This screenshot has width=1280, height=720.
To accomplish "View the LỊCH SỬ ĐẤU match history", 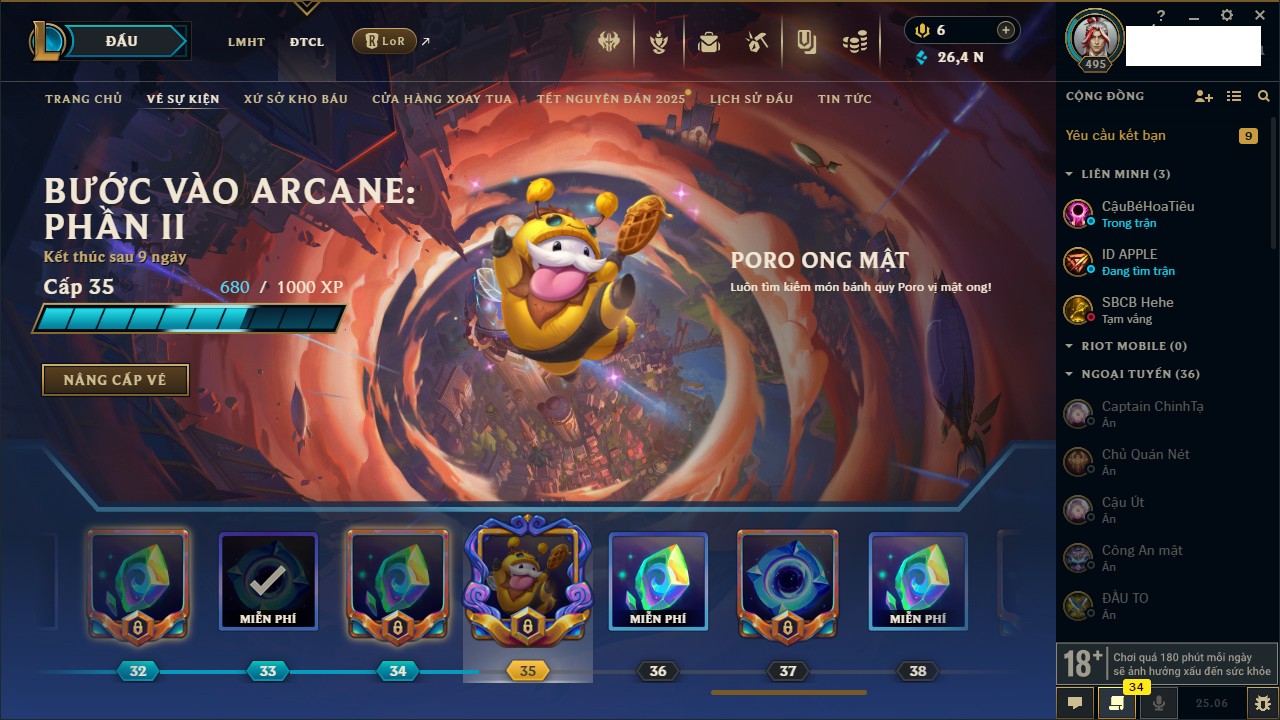I will pyautogui.click(x=751, y=99).
